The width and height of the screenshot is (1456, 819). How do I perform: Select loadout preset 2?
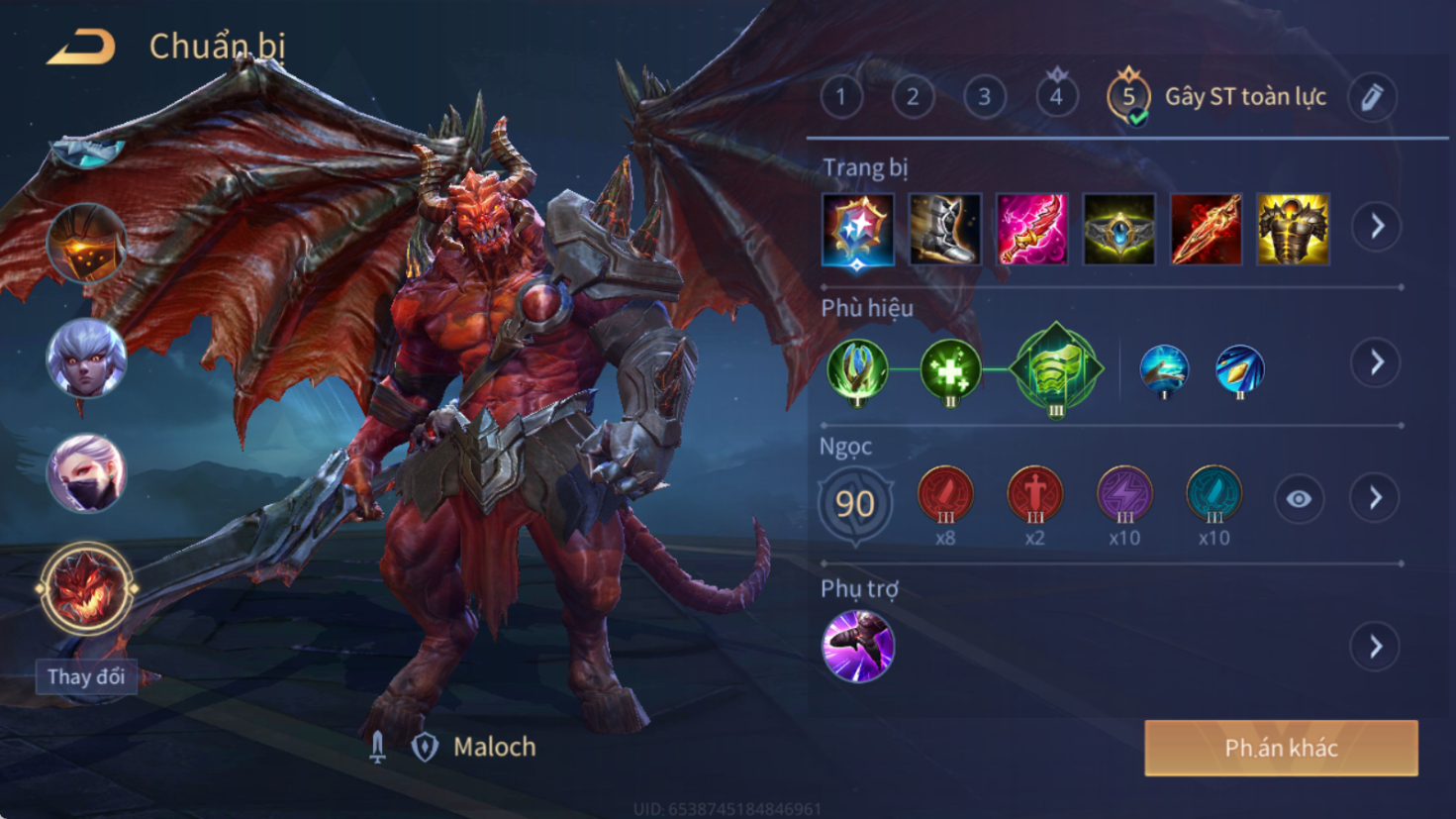[x=913, y=97]
